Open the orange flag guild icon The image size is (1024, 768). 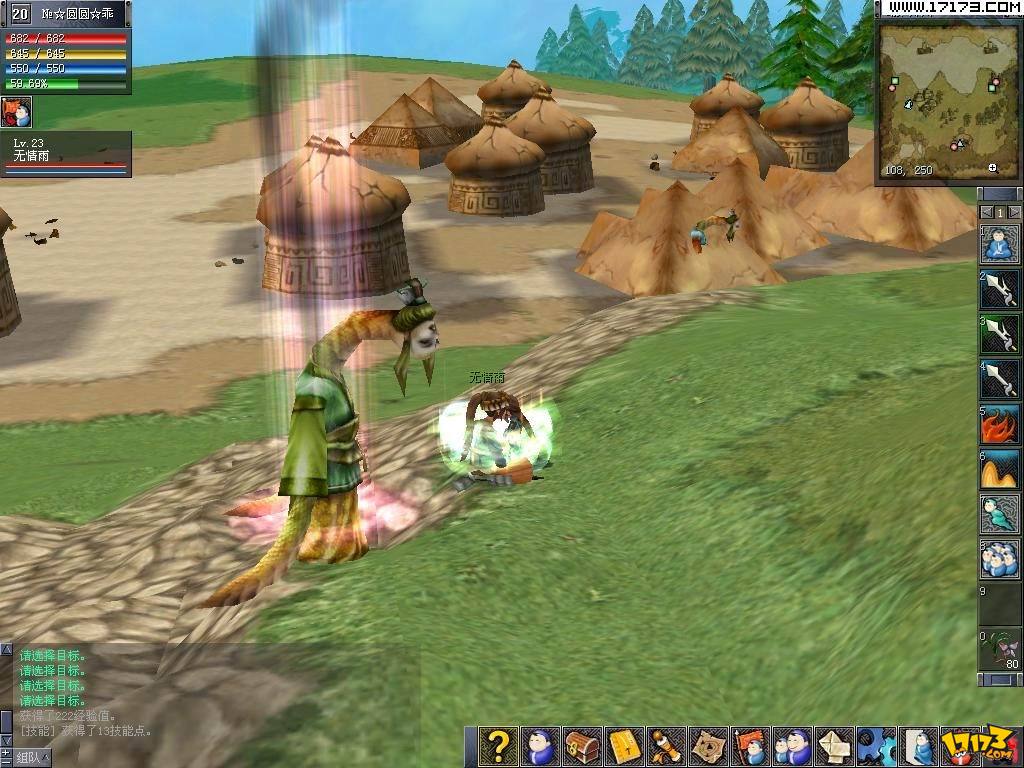(x=750, y=746)
